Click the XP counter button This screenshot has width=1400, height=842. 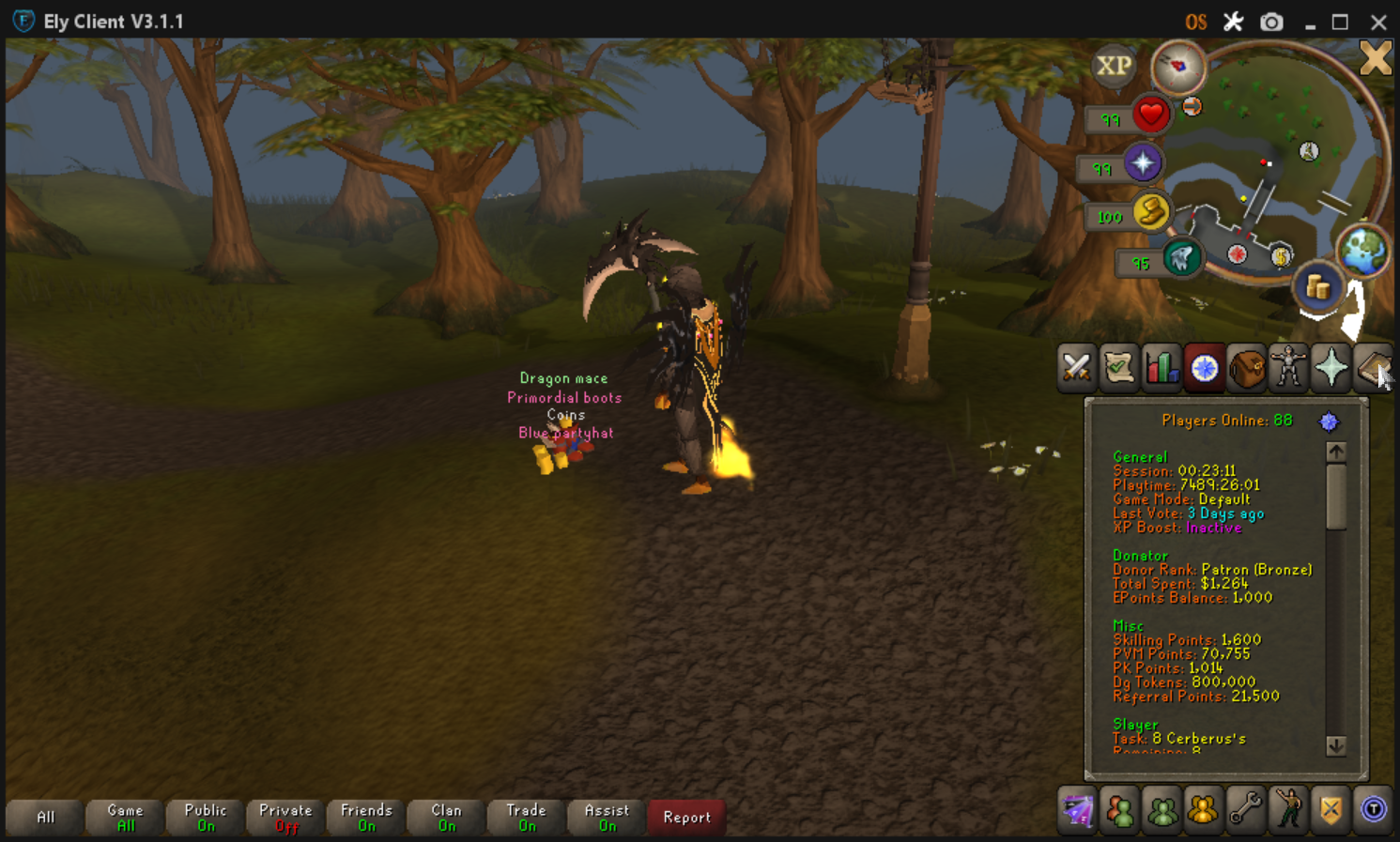click(1114, 66)
